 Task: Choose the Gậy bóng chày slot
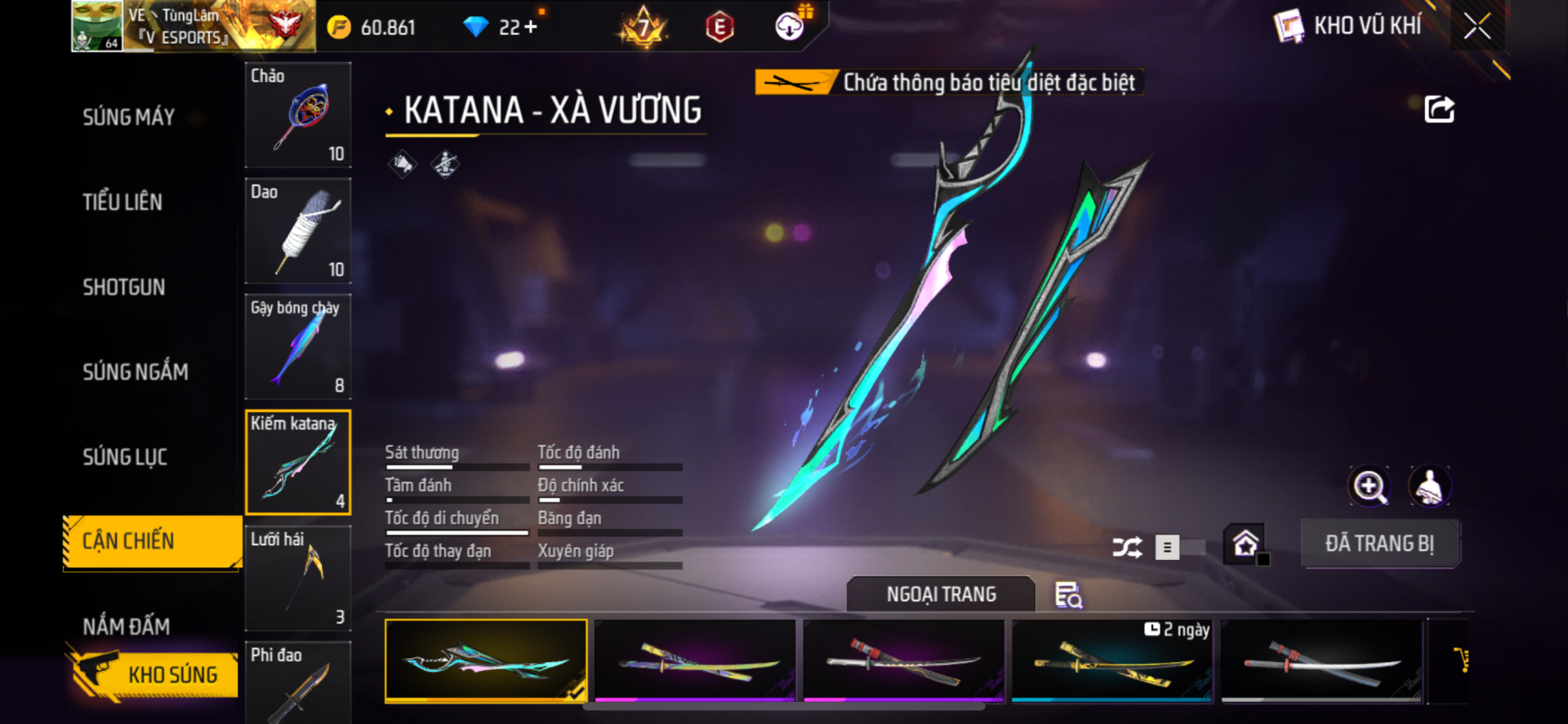tap(298, 347)
